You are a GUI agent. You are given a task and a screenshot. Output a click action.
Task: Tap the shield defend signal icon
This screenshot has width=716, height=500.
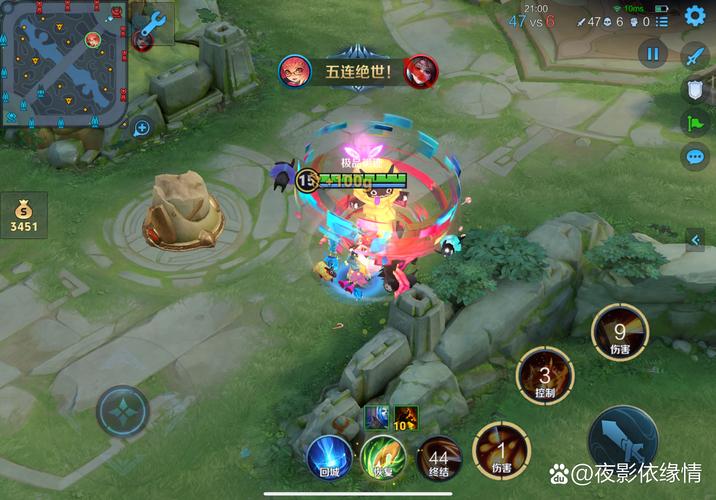pyautogui.click(x=695, y=90)
